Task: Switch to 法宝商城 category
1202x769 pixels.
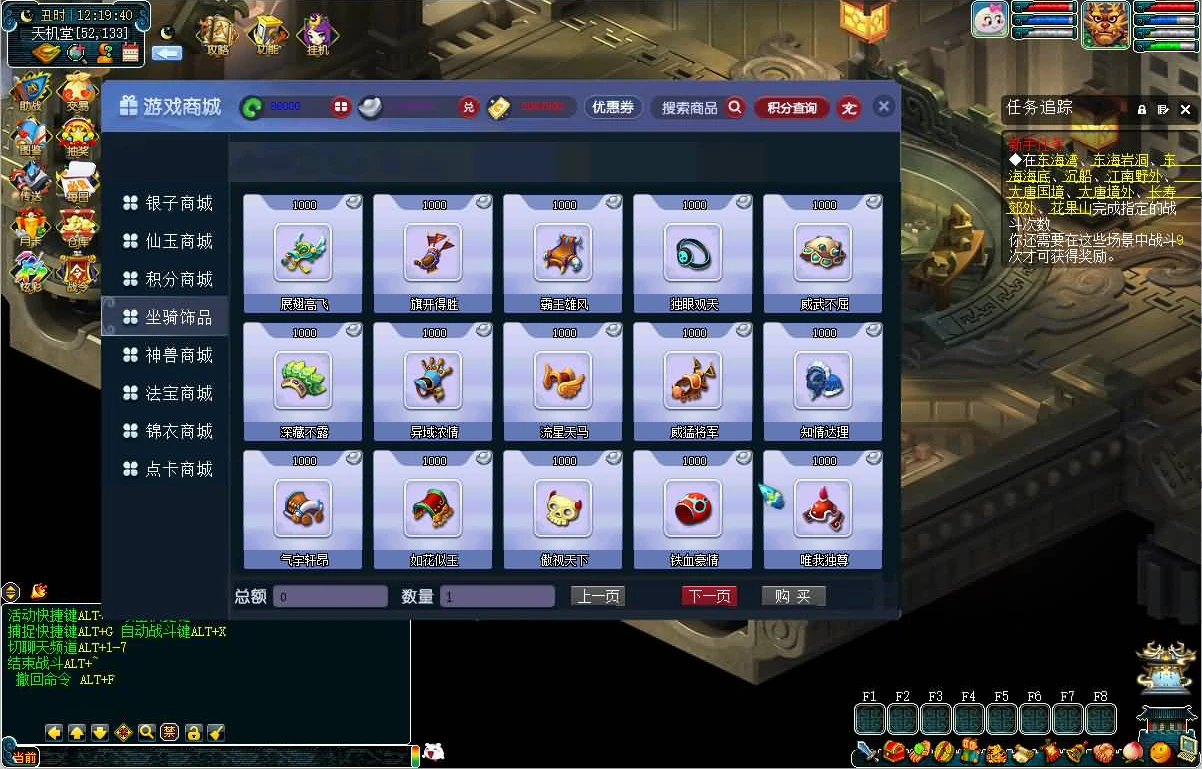Action: (x=168, y=394)
